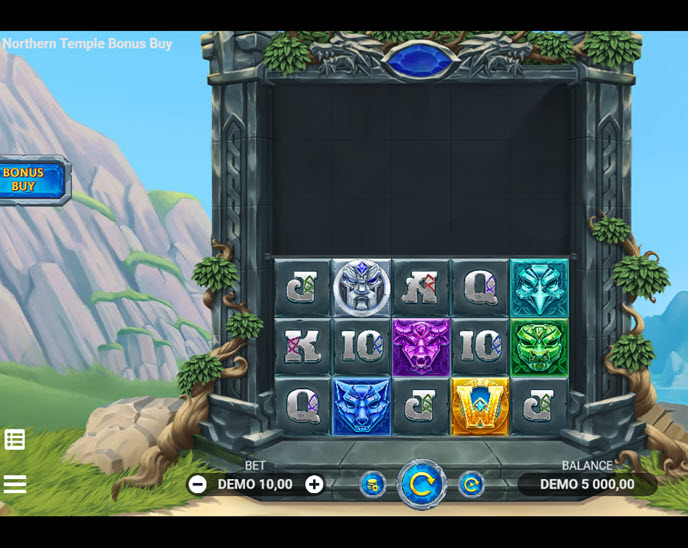Decrease the bet with the minus button
This screenshot has height=548, width=688.
(x=198, y=484)
